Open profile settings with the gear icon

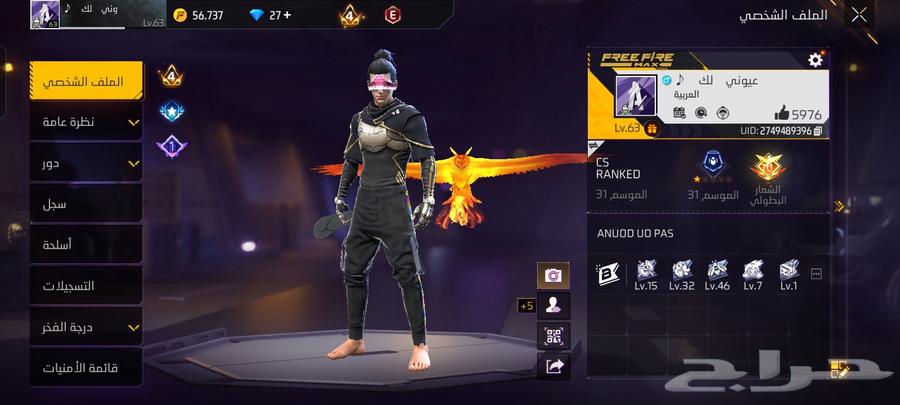click(x=815, y=60)
